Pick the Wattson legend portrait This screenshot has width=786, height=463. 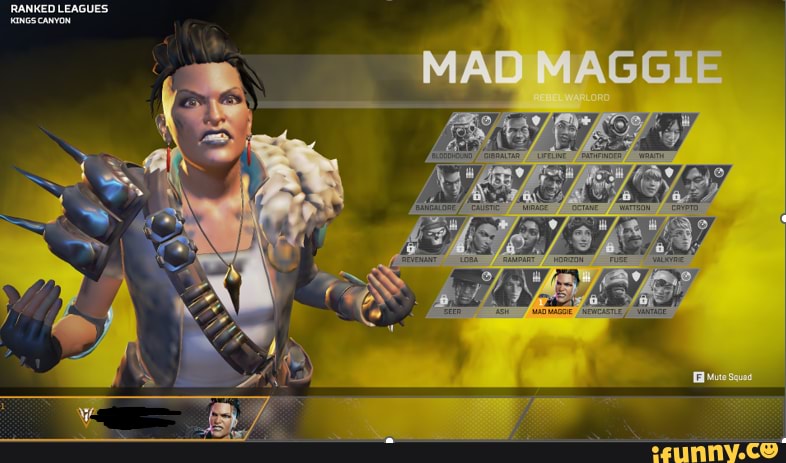[x=648, y=187]
